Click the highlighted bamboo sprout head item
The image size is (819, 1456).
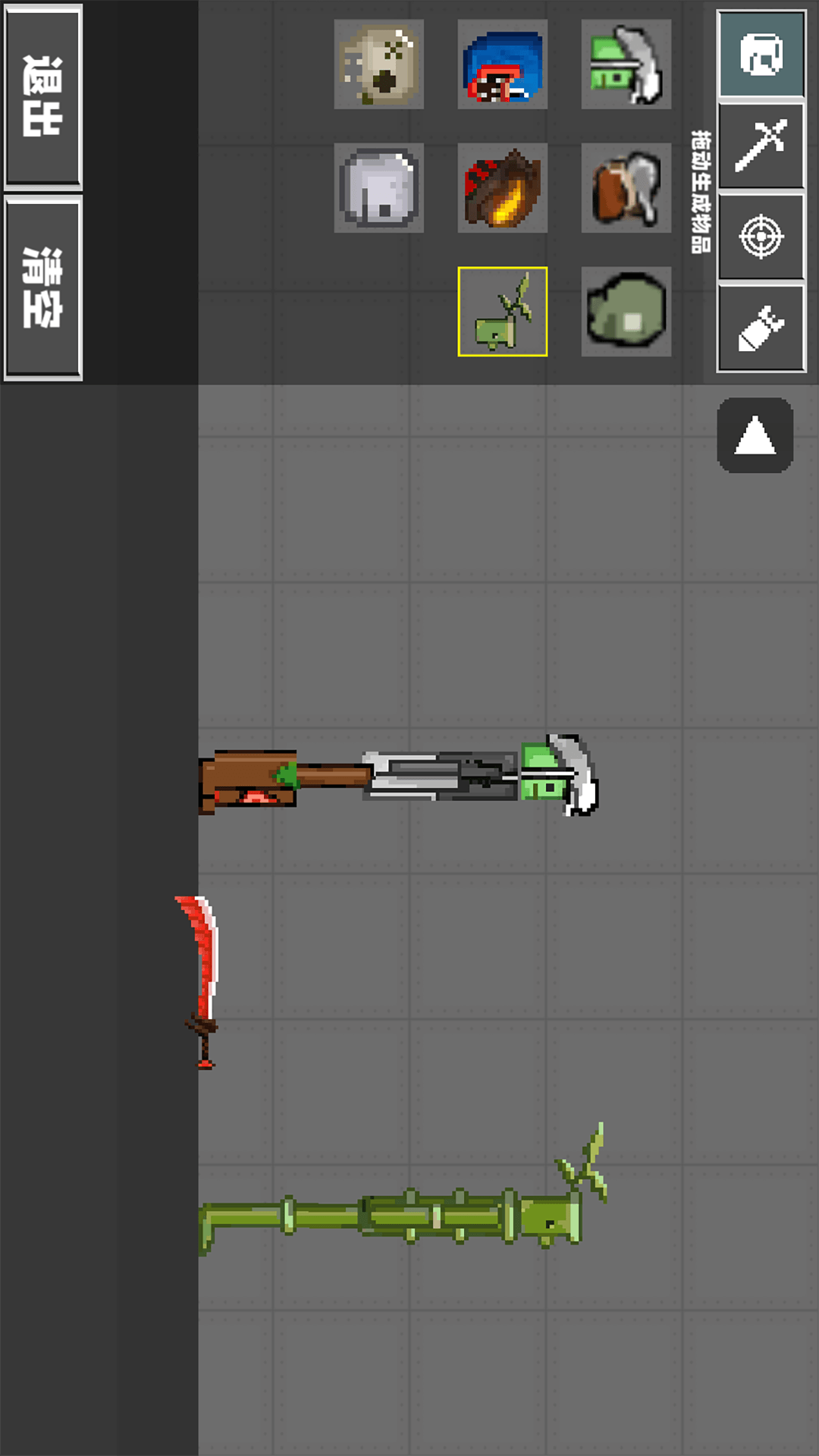502,312
